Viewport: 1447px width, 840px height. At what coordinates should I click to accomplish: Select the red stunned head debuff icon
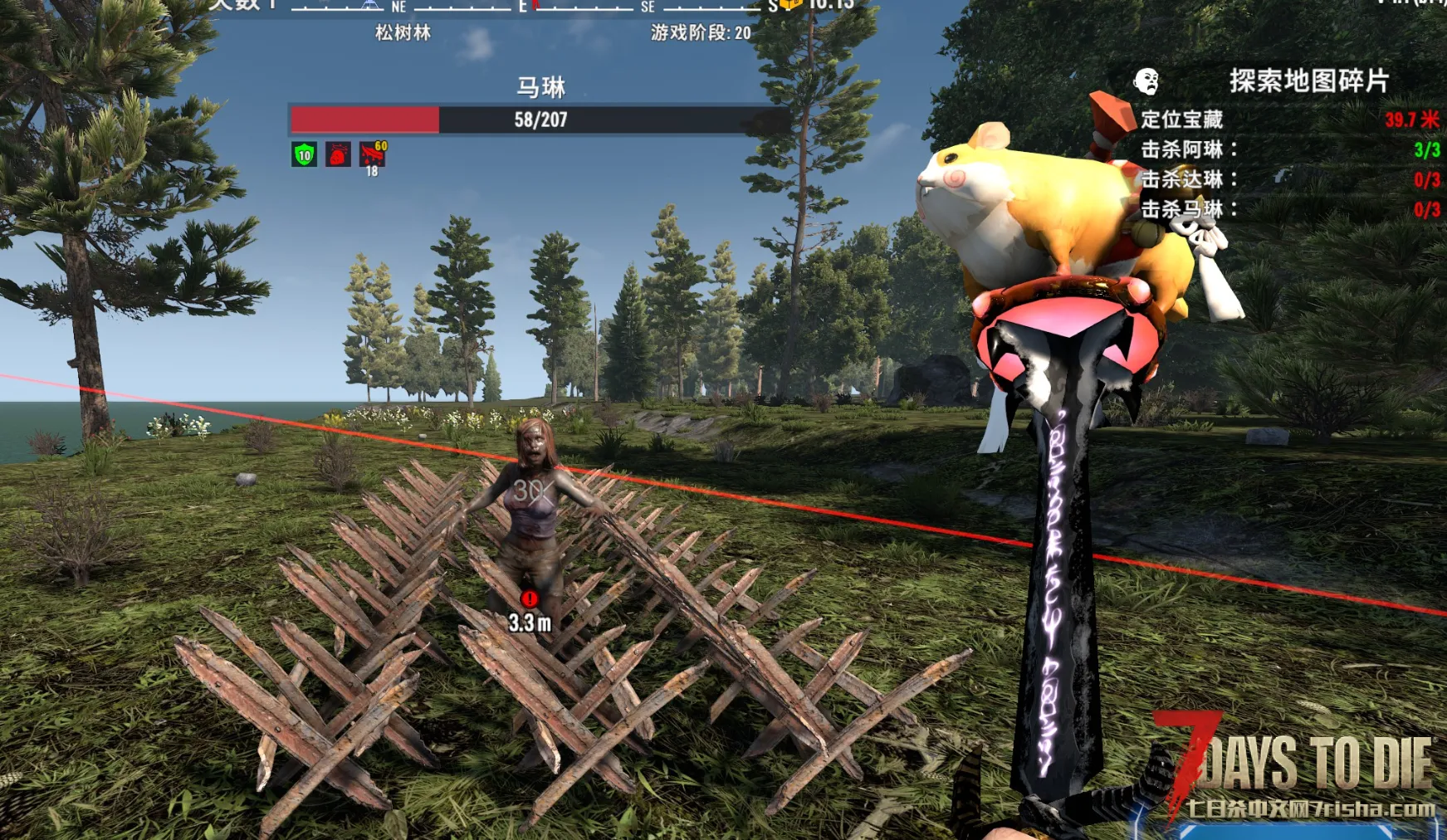point(338,154)
